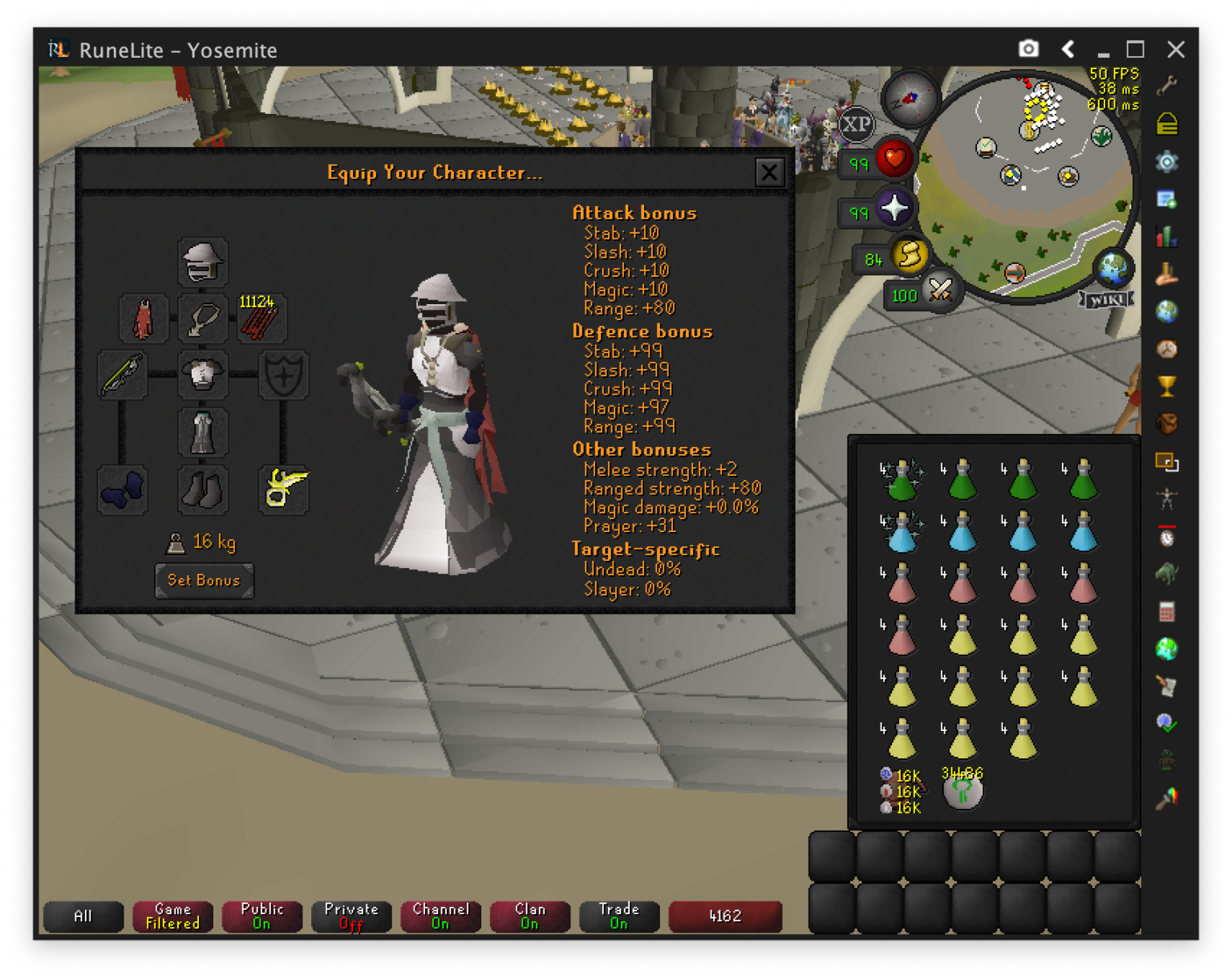Take a screenshot using the camera icon
The image size is (1232, 979).
pyautogui.click(x=1027, y=49)
